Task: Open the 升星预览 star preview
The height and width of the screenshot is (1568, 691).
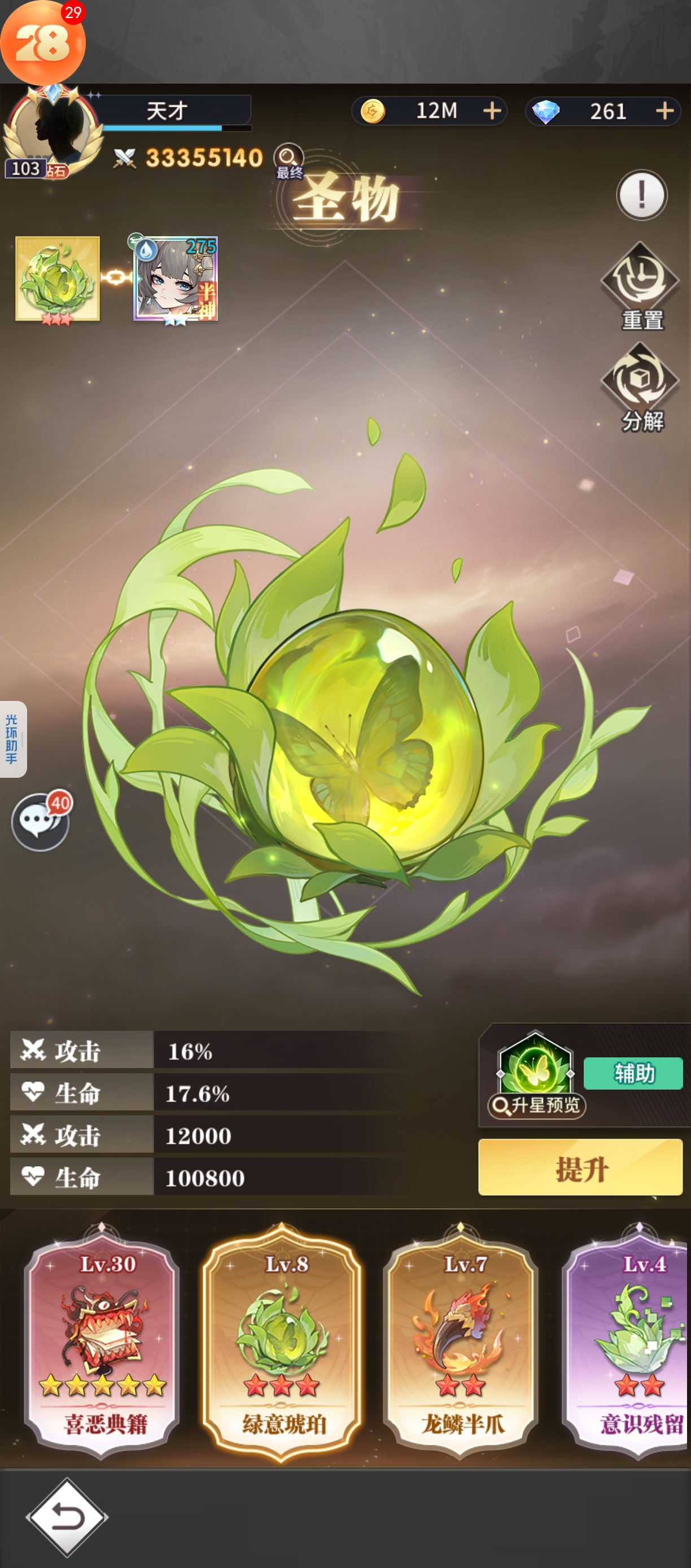Action: point(536,1105)
